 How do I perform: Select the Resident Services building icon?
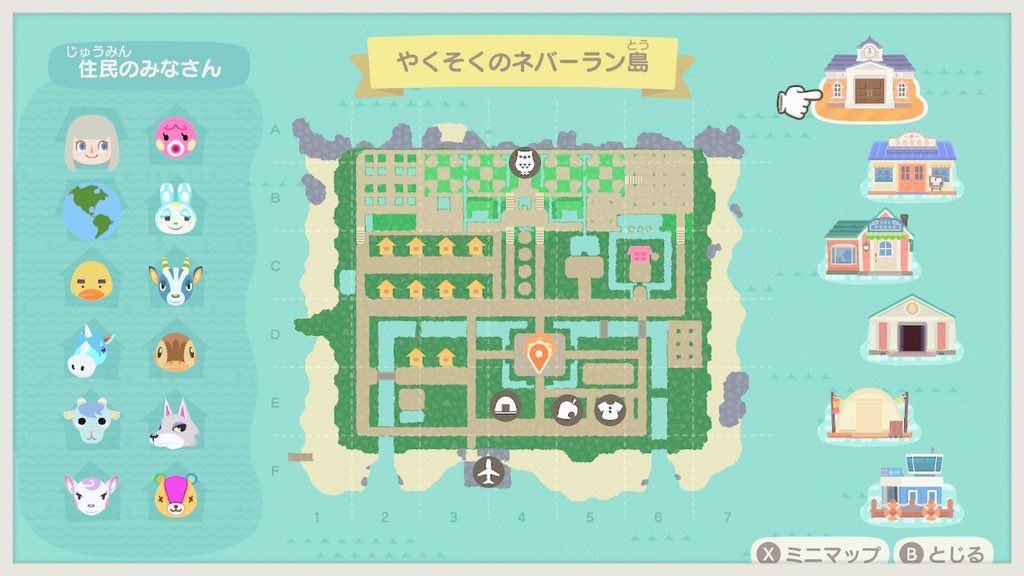[x=868, y=76]
